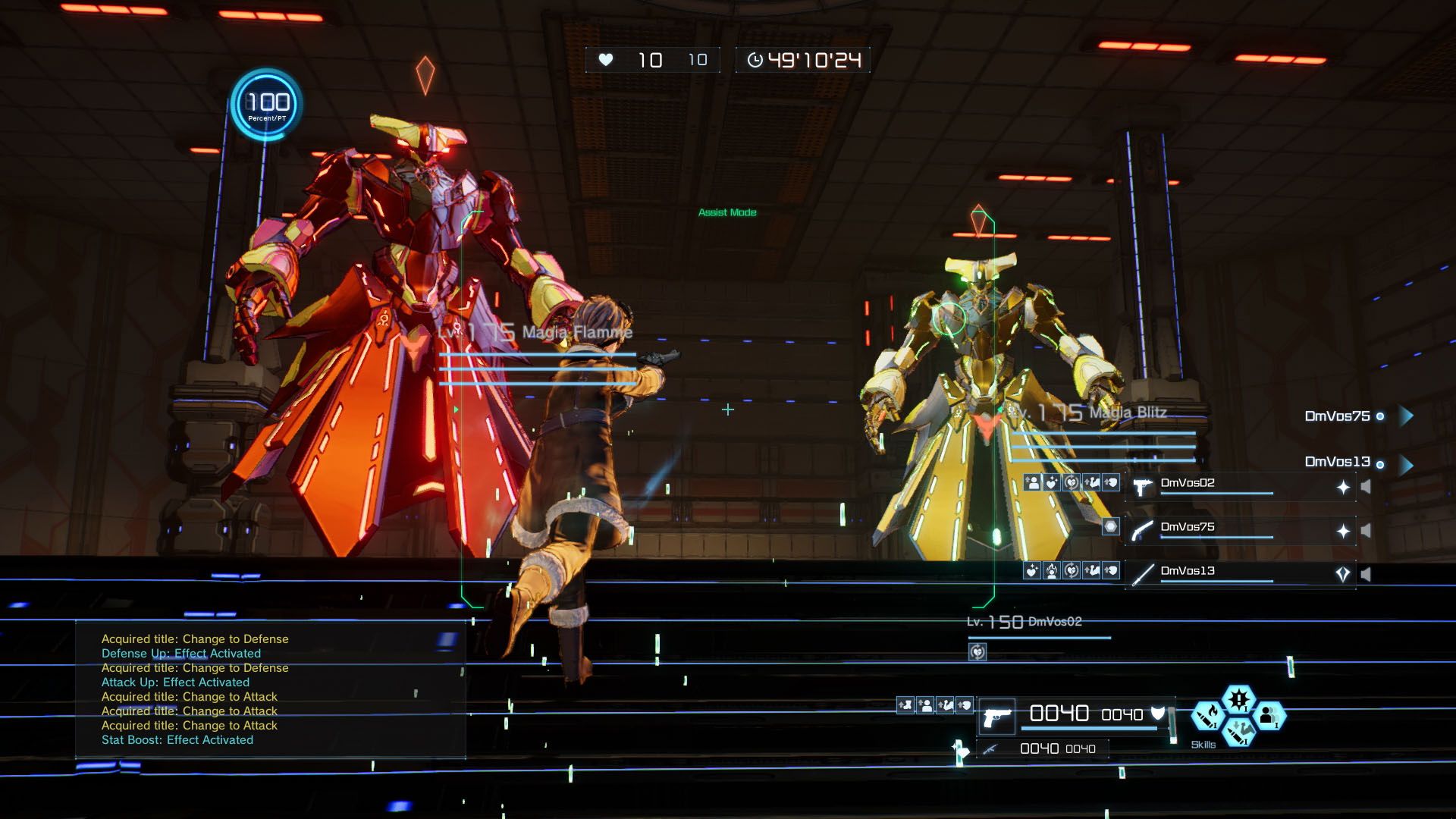This screenshot has height=819, width=1456.
Task: Click the shield icon beside the ammo counter
Action: pos(1157,714)
